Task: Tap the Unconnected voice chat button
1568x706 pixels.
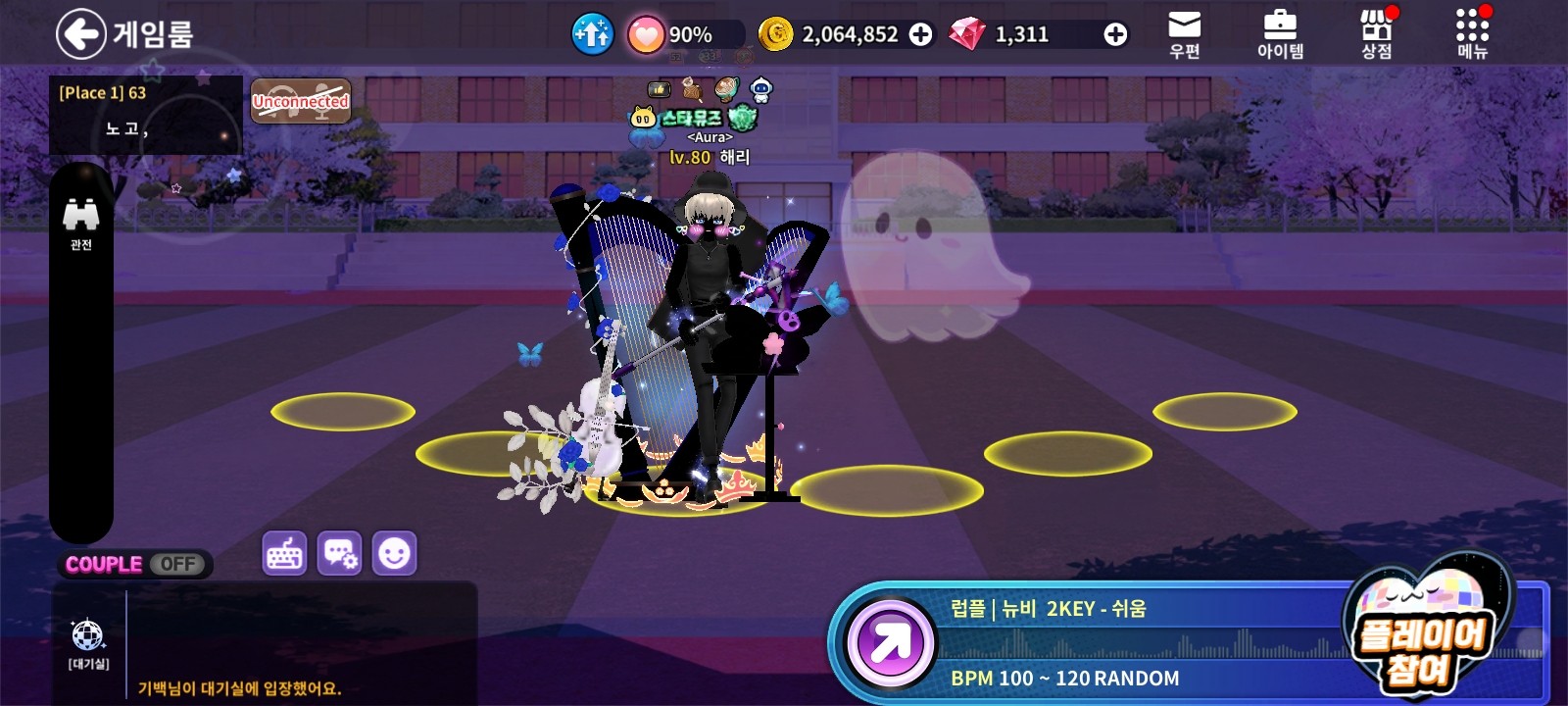Action: click(301, 101)
